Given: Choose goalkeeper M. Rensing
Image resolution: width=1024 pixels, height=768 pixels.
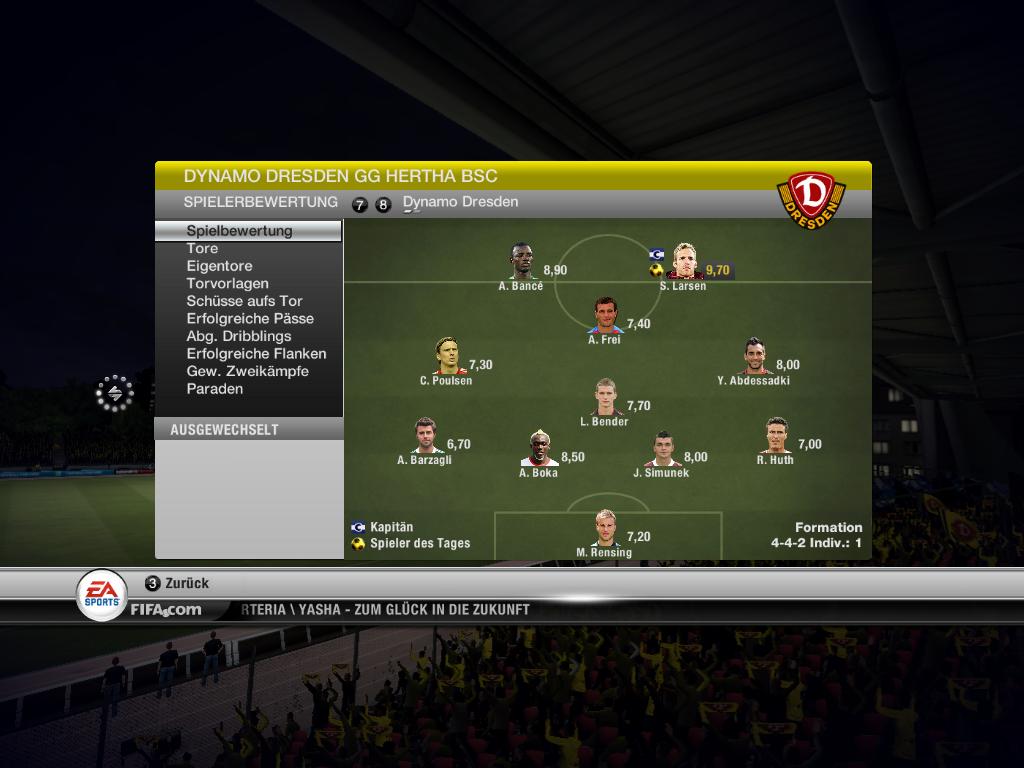Looking at the screenshot, I should coord(605,528).
